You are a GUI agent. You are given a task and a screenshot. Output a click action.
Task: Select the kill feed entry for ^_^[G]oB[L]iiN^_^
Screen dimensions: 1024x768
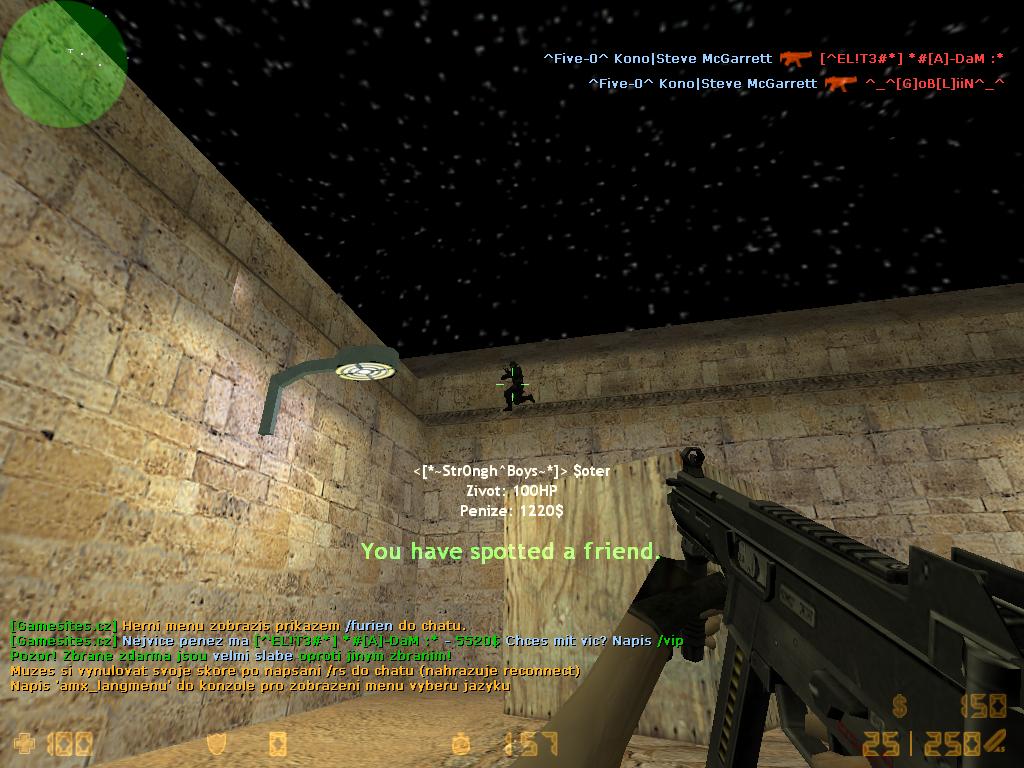pyautogui.click(x=796, y=84)
